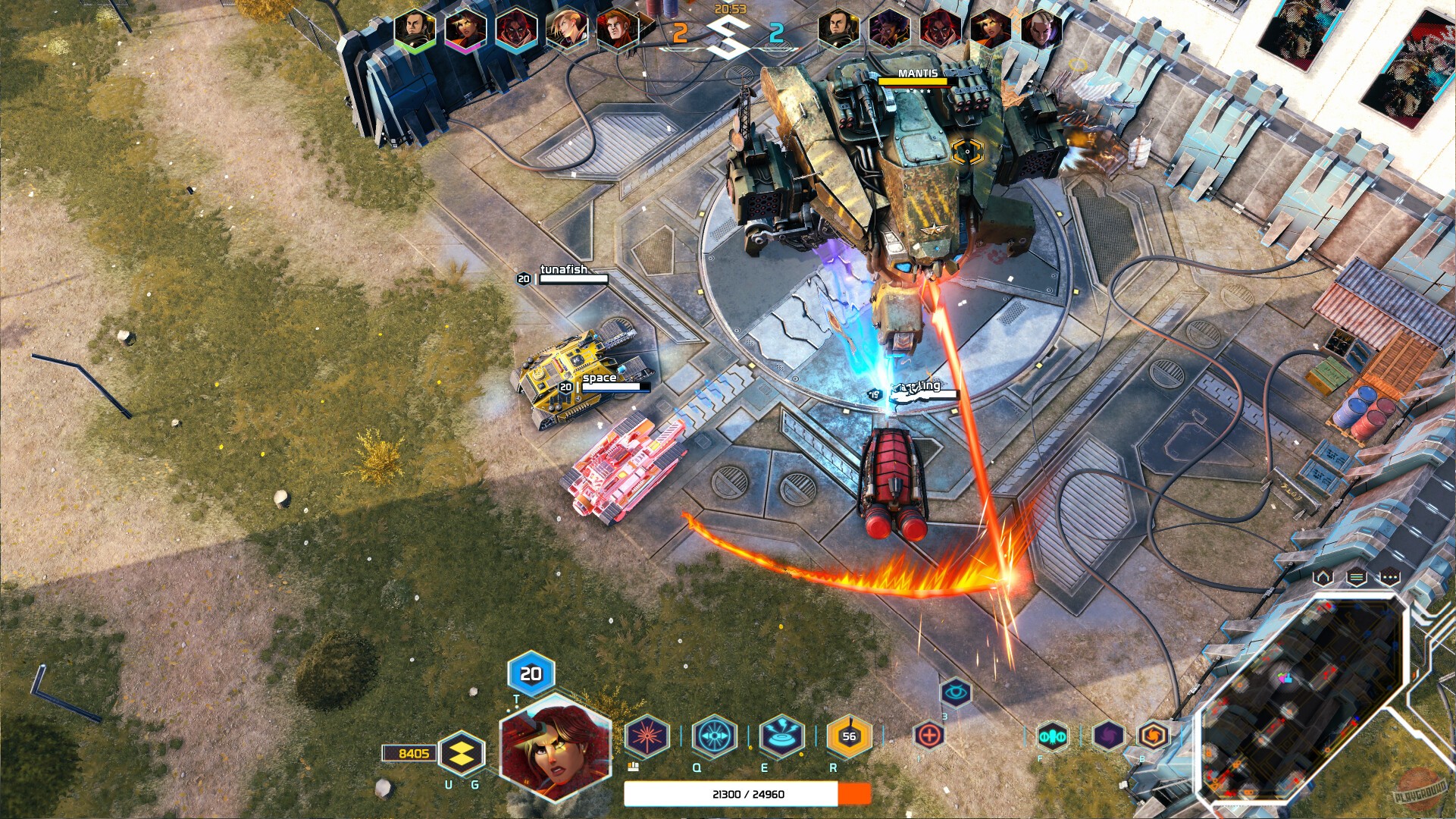
Task: Click the 8405 currency display
Action: coord(410,753)
